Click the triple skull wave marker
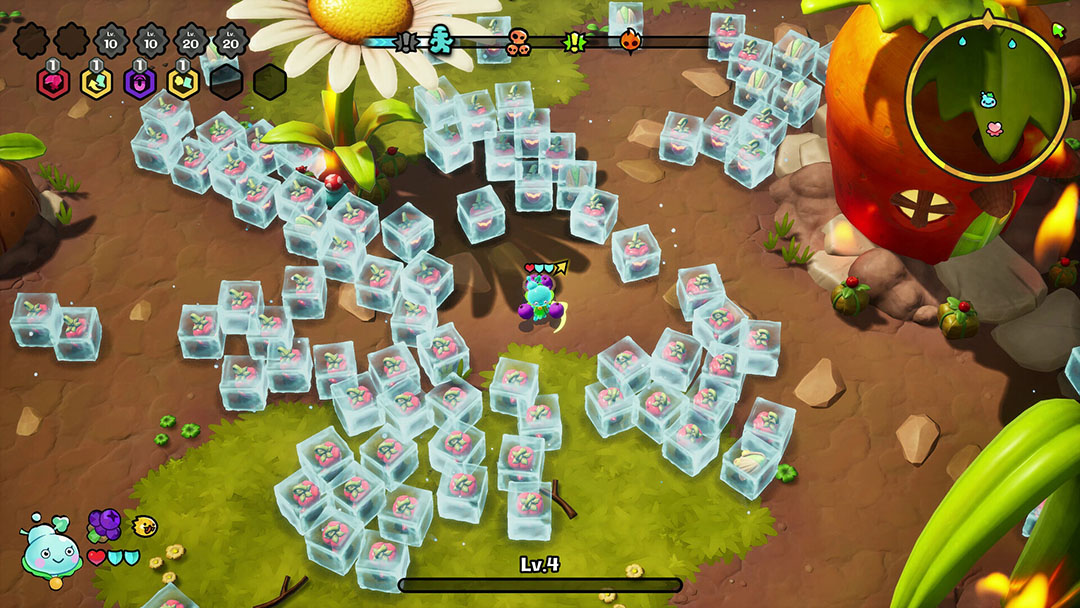Screen dimensions: 1080x608 tap(518, 42)
